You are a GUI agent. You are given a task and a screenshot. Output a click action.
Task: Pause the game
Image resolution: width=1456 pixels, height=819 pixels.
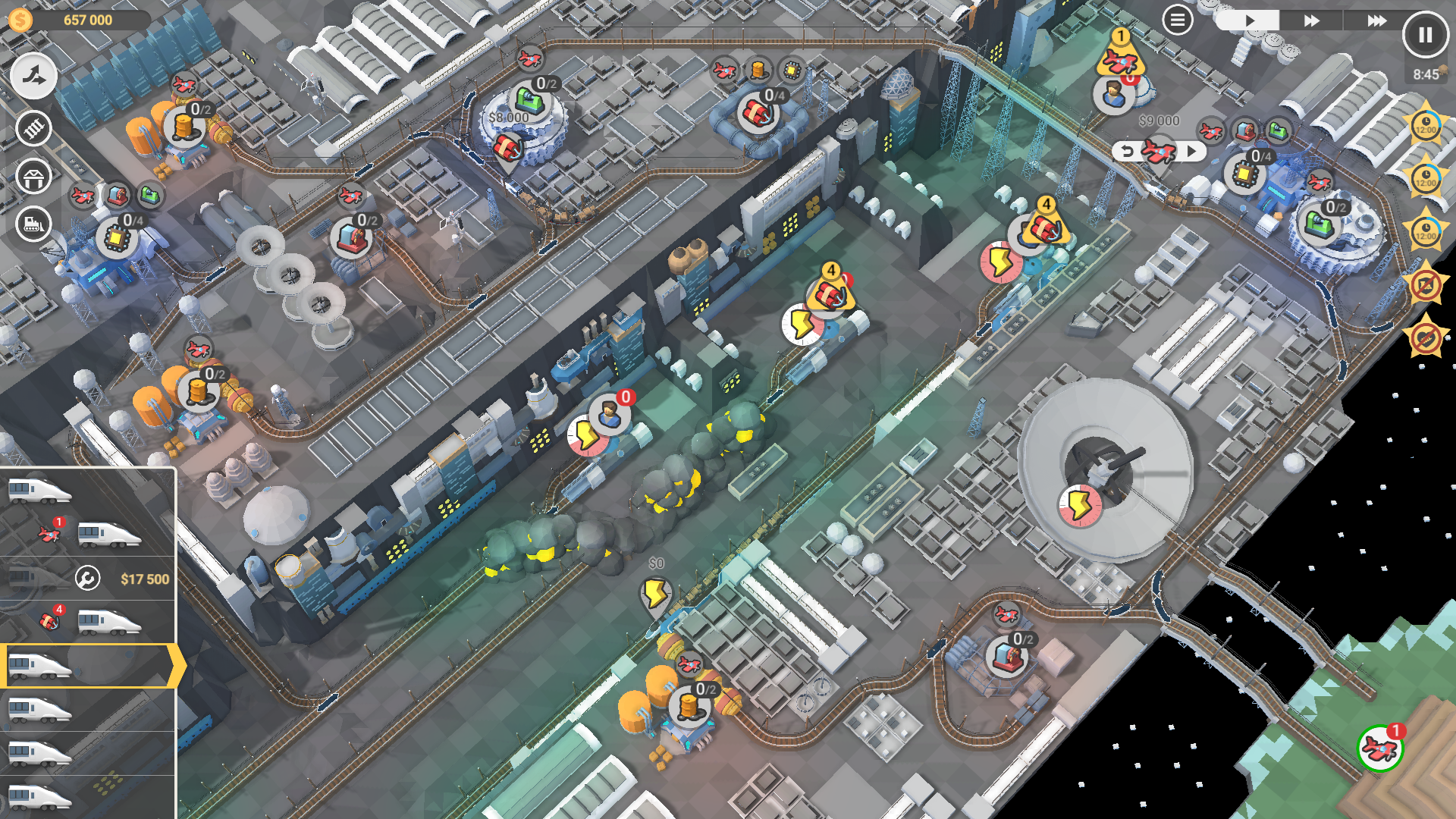tap(1425, 35)
